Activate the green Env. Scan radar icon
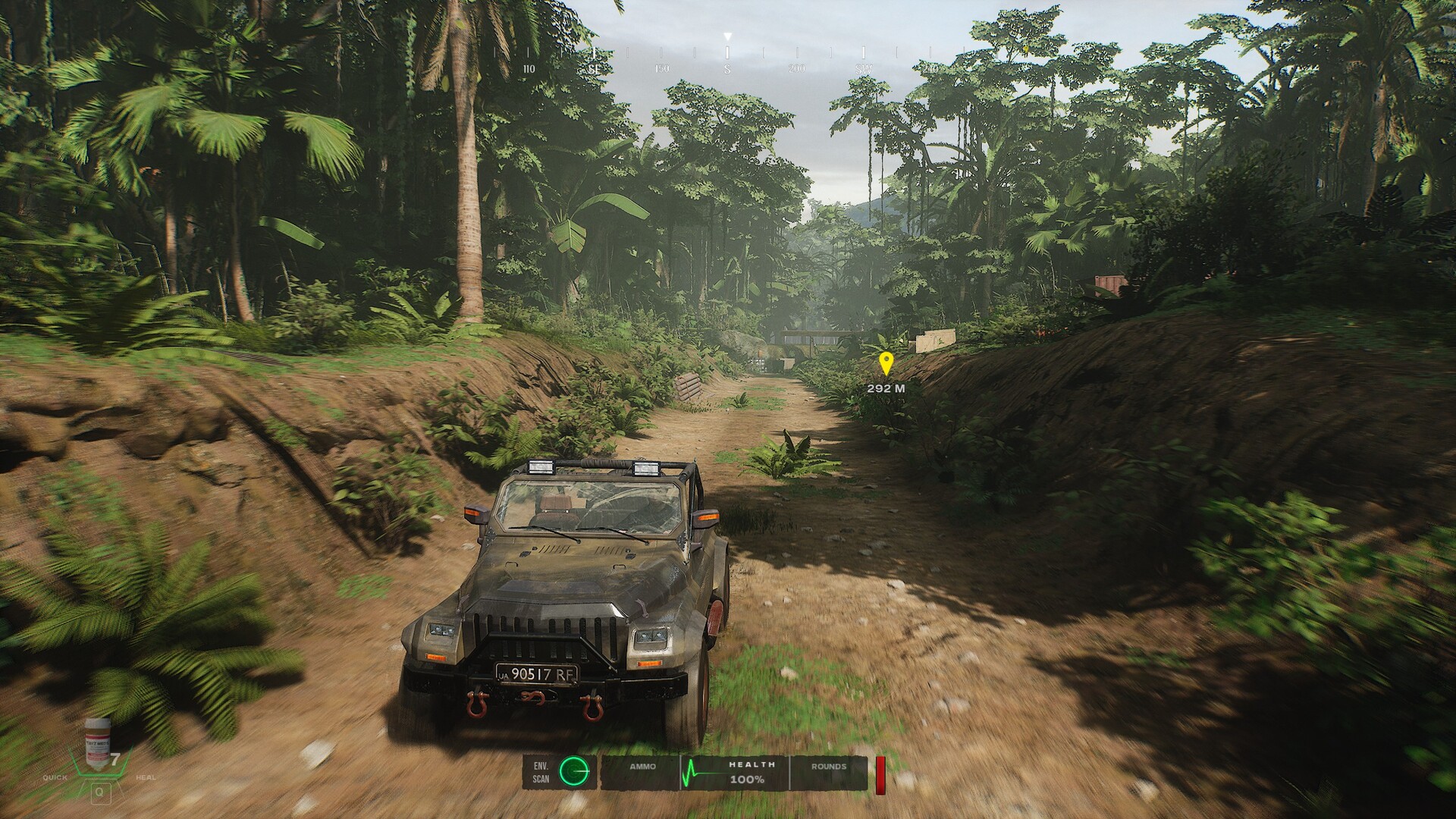Image resolution: width=1456 pixels, height=819 pixels. coord(574,771)
